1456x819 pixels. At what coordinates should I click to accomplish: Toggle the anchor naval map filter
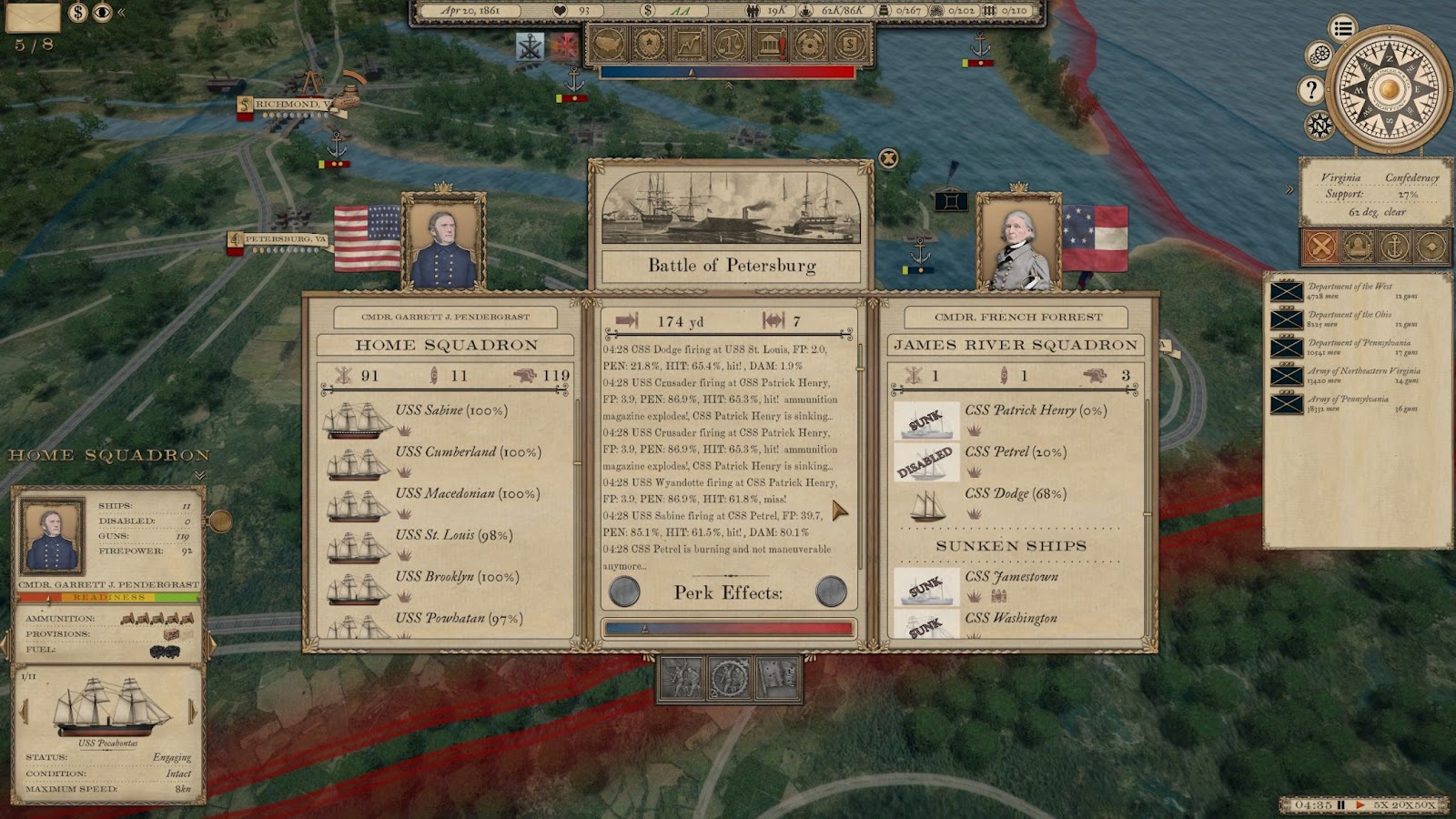(1393, 246)
